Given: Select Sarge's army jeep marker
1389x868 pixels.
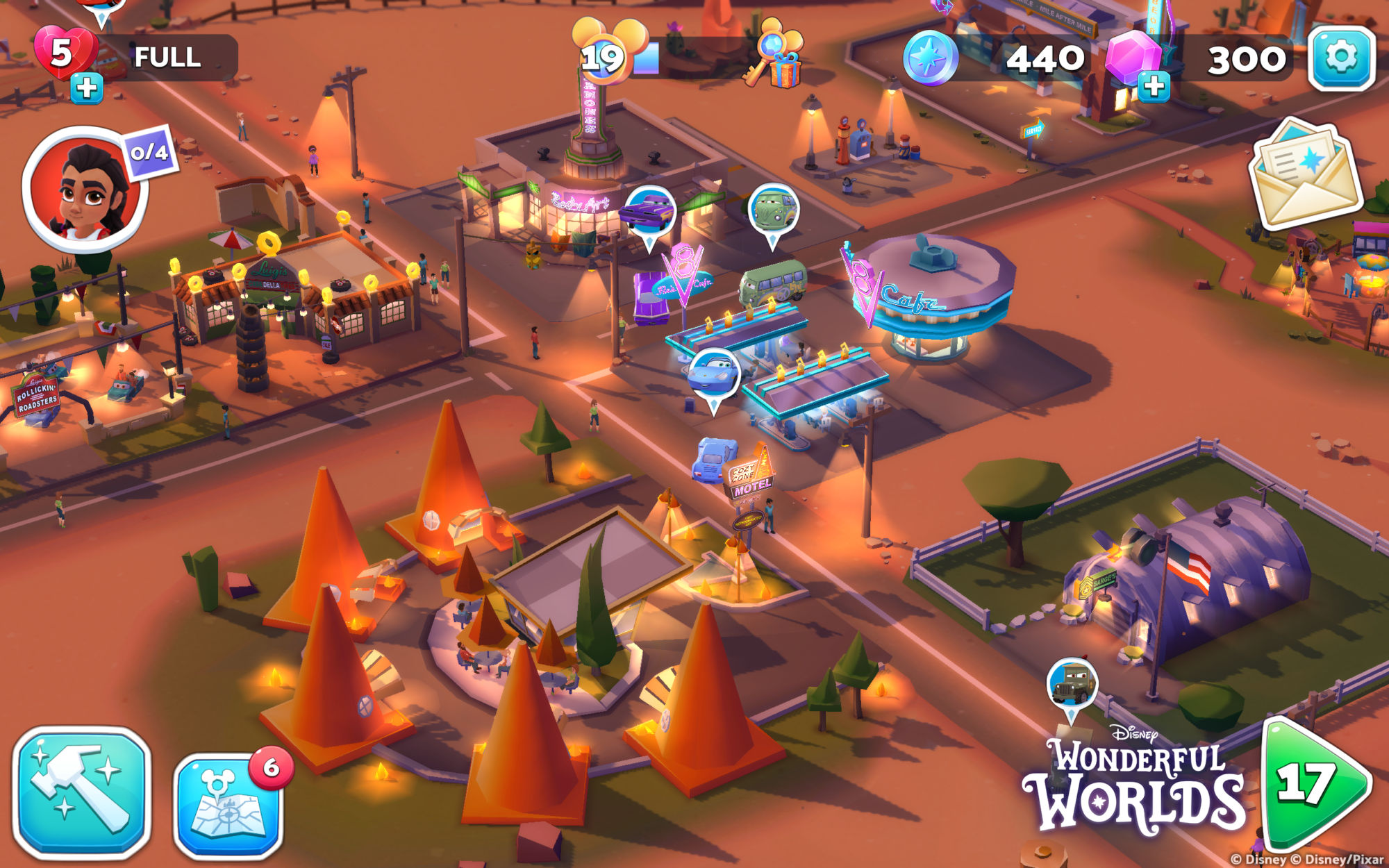Looking at the screenshot, I should (1072, 684).
